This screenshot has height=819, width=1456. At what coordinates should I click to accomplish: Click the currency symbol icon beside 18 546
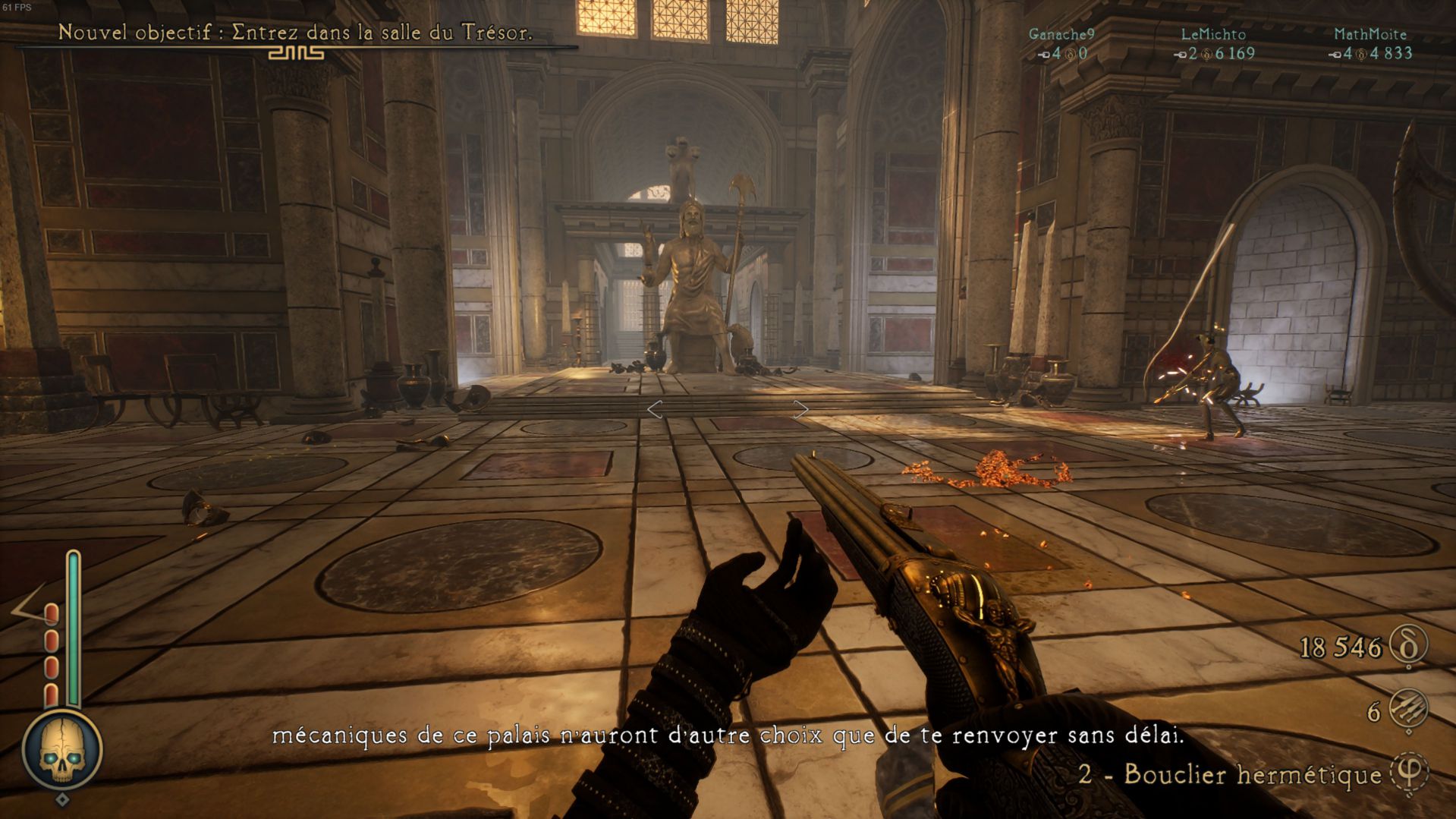click(1409, 646)
